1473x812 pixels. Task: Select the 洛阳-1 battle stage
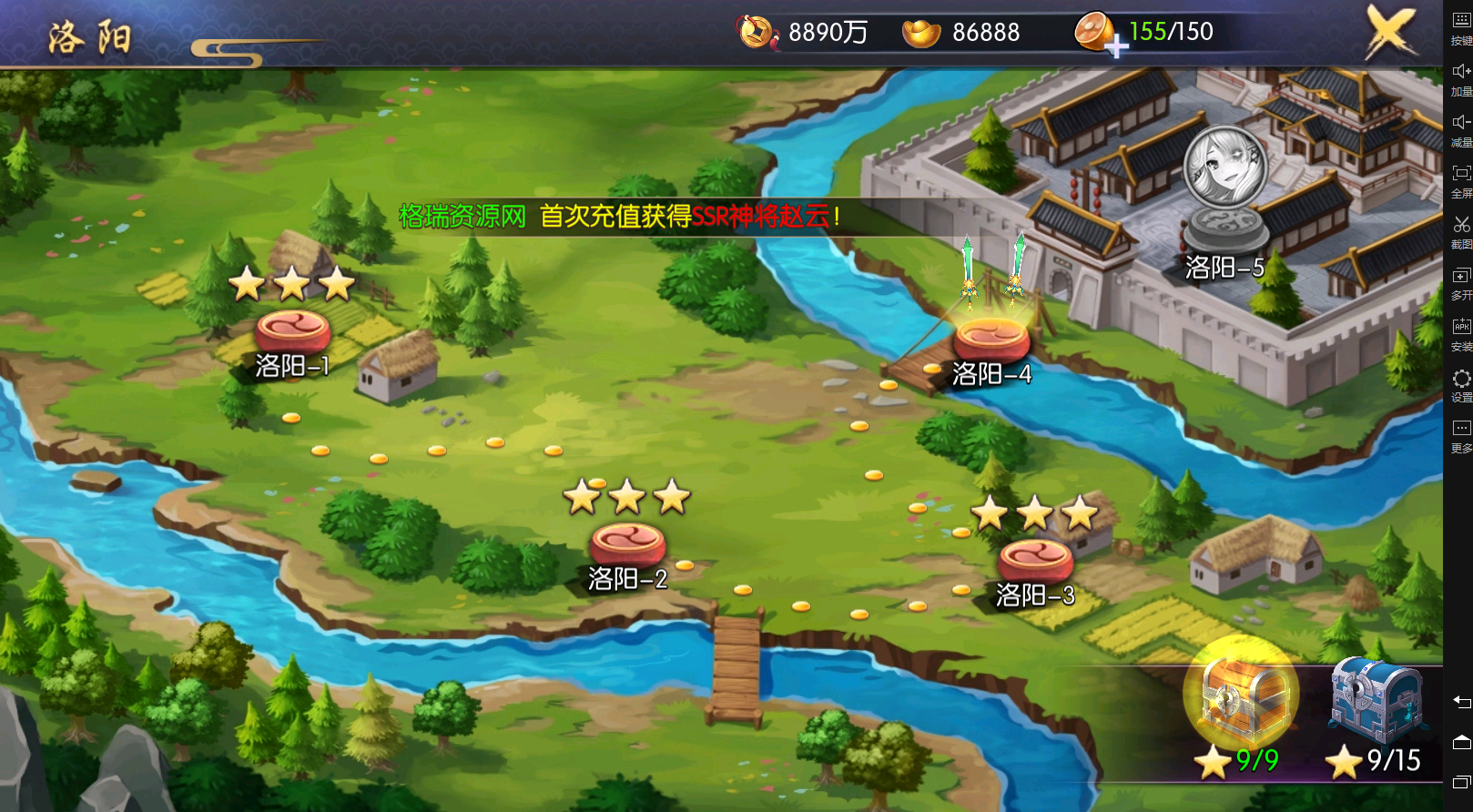tap(290, 330)
